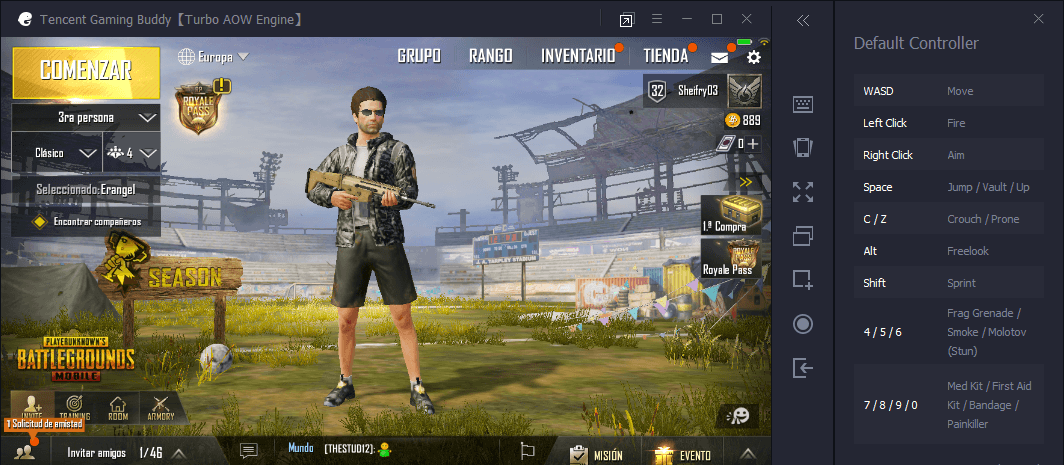The height and width of the screenshot is (465, 1064).
Task: Open the game settings gear
Action: click(x=754, y=58)
